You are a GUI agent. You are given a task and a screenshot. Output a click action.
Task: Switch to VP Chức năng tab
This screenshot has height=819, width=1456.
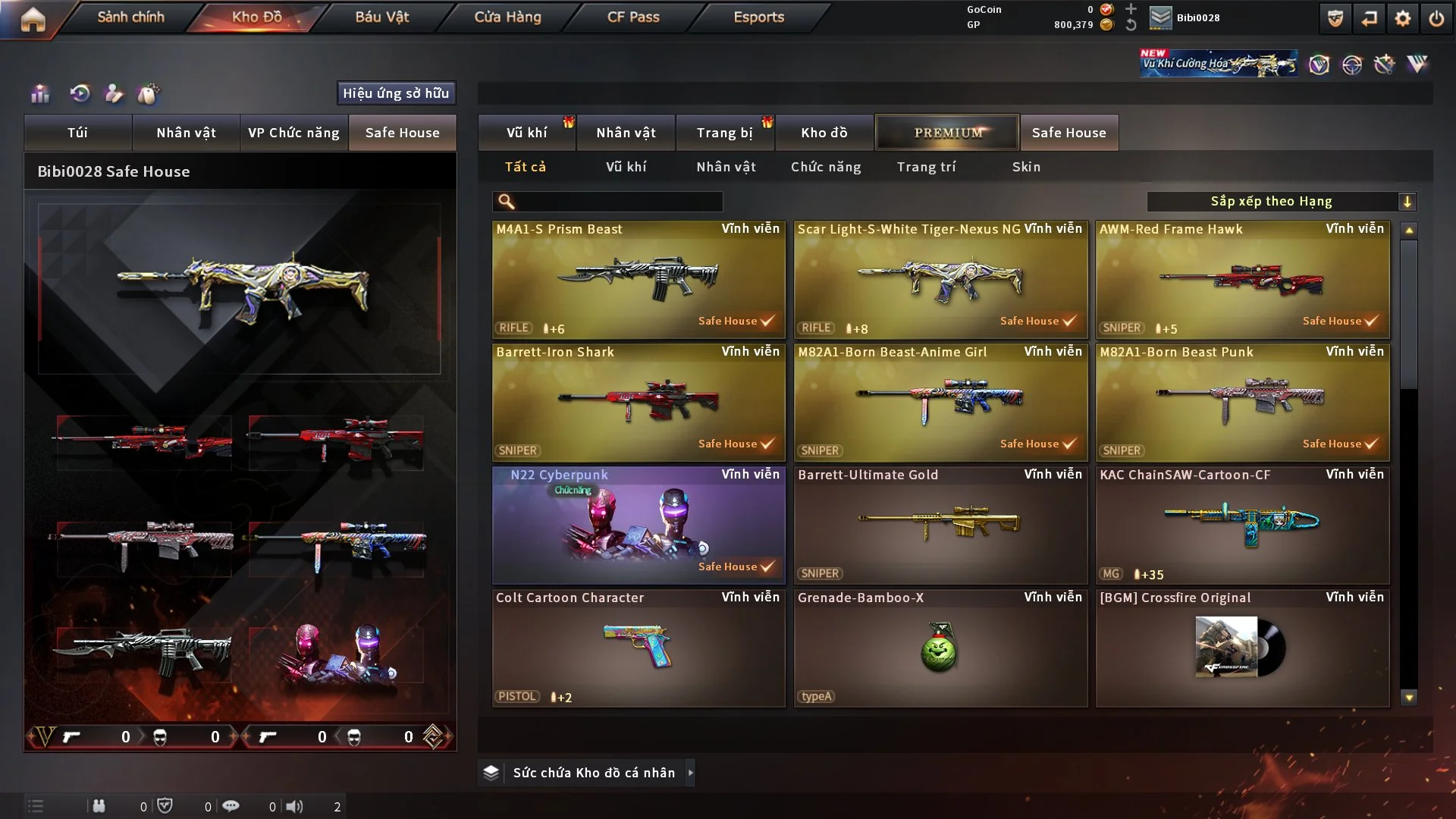(x=293, y=133)
